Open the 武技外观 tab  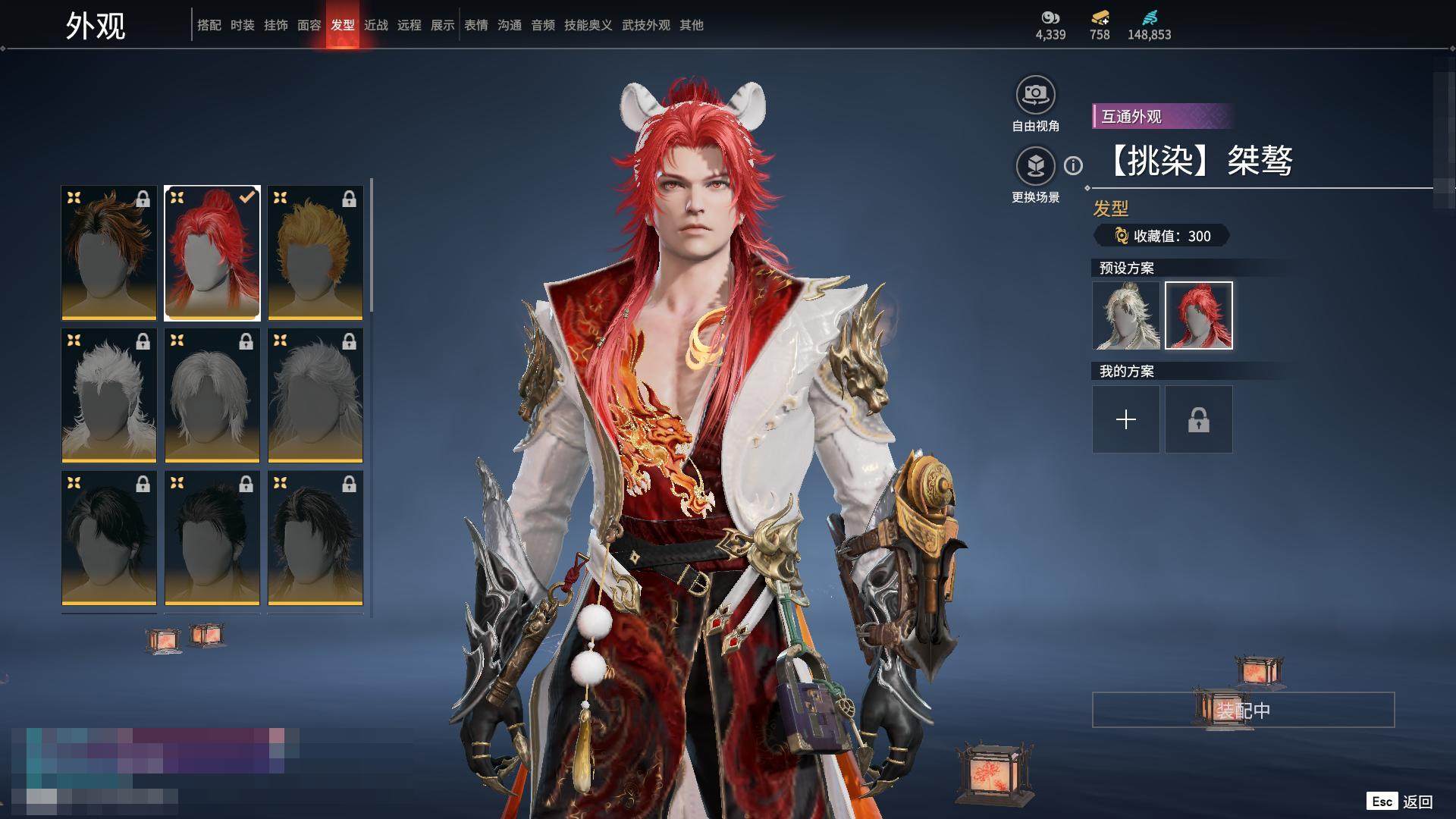point(645,25)
